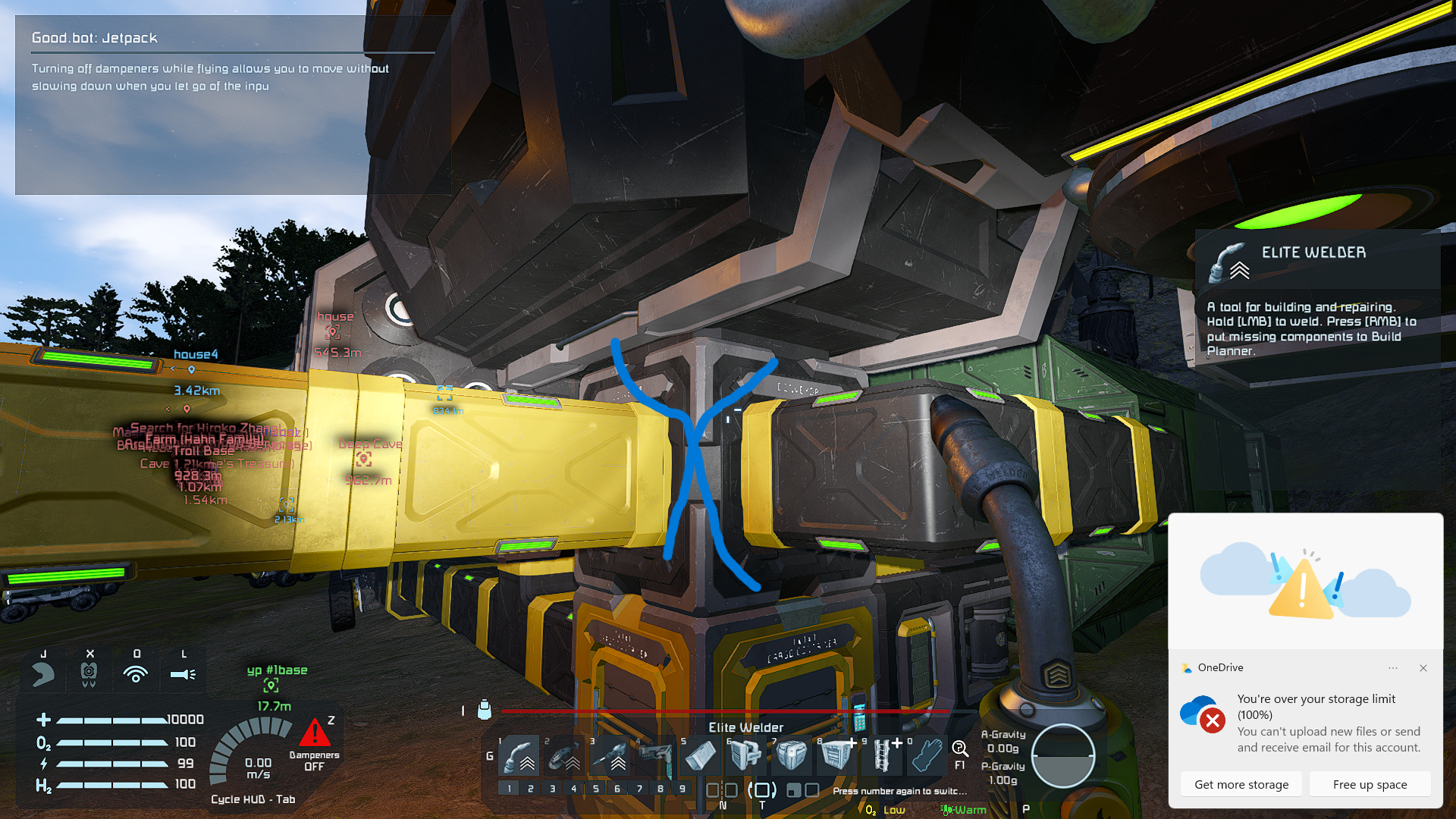Image resolution: width=1456 pixels, height=819 pixels.
Task: Choose the armor block in slot 5
Action: pyautogui.click(x=701, y=755)
